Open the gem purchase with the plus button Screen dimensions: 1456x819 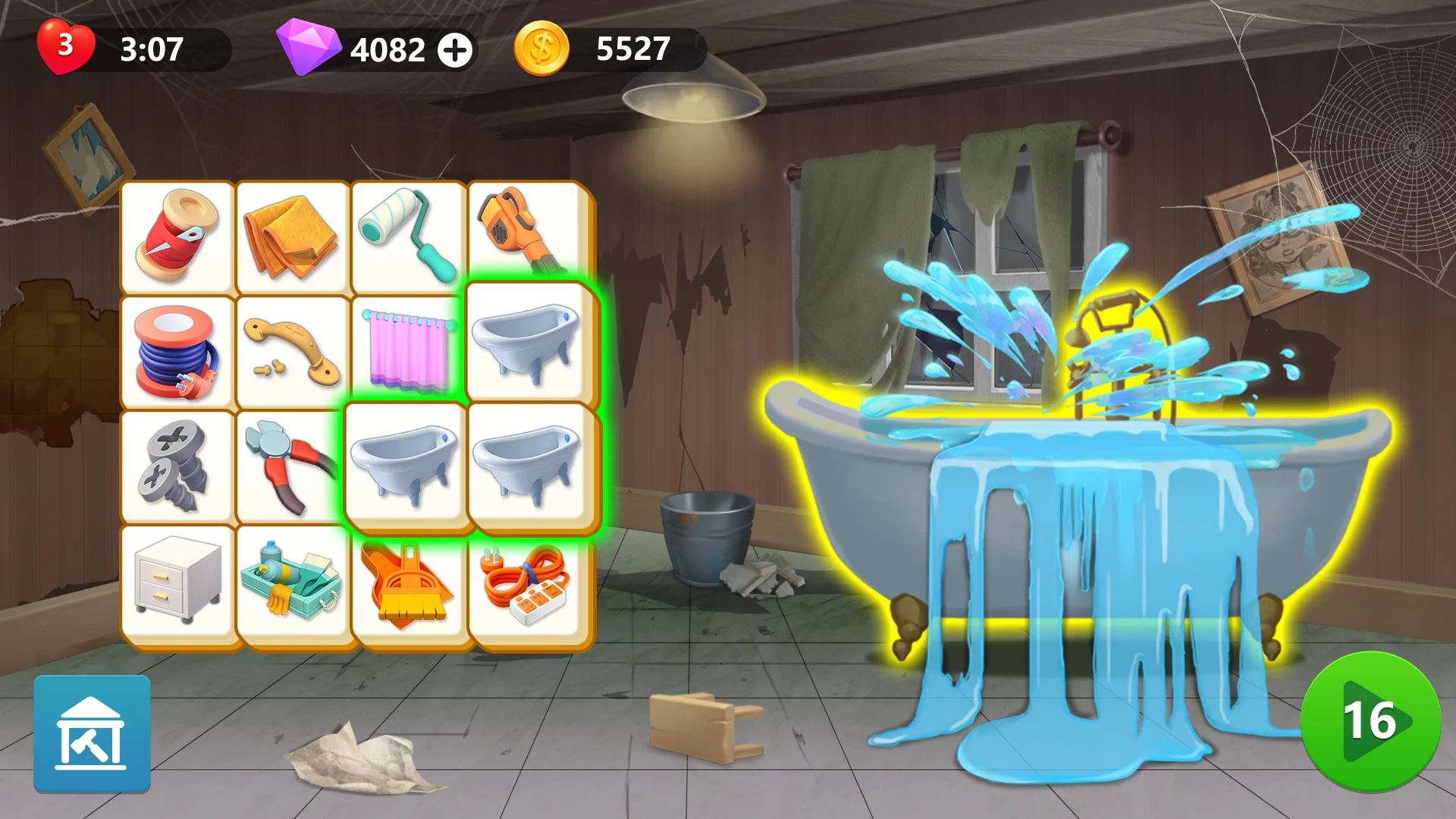455,51
